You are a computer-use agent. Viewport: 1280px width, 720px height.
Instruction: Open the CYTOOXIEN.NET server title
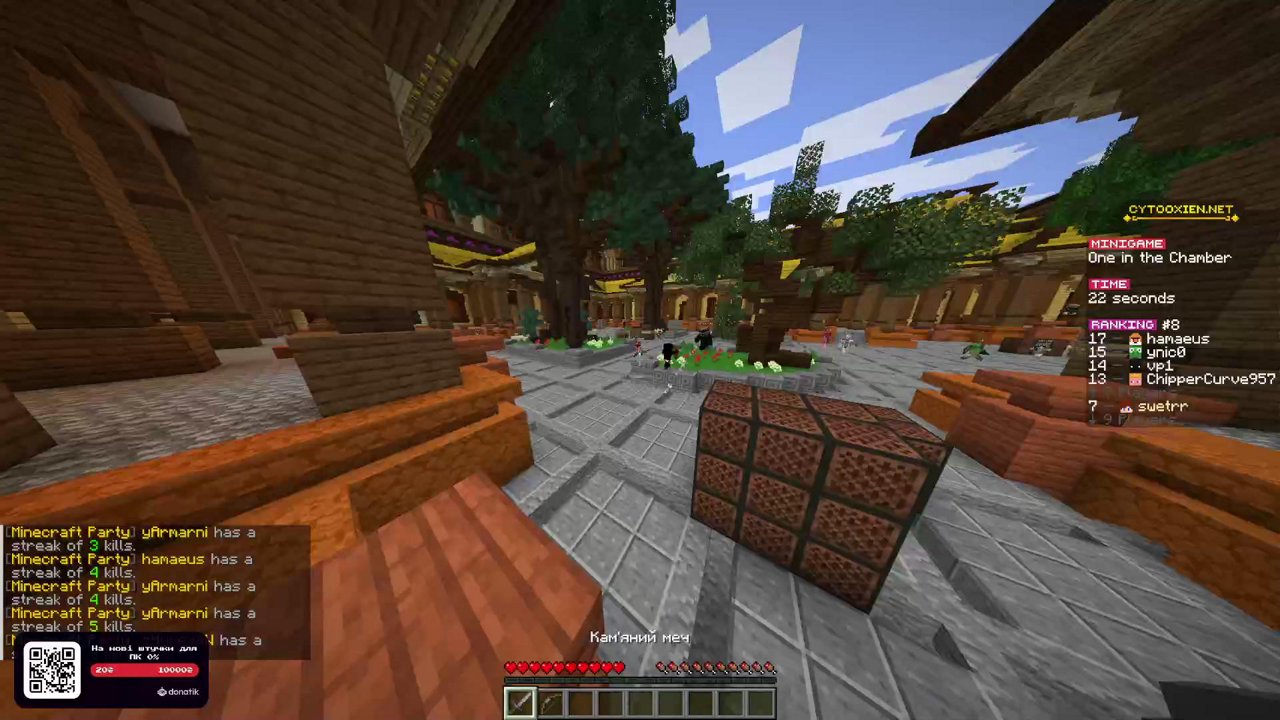pyautogui.click(x=1178, y=209)
